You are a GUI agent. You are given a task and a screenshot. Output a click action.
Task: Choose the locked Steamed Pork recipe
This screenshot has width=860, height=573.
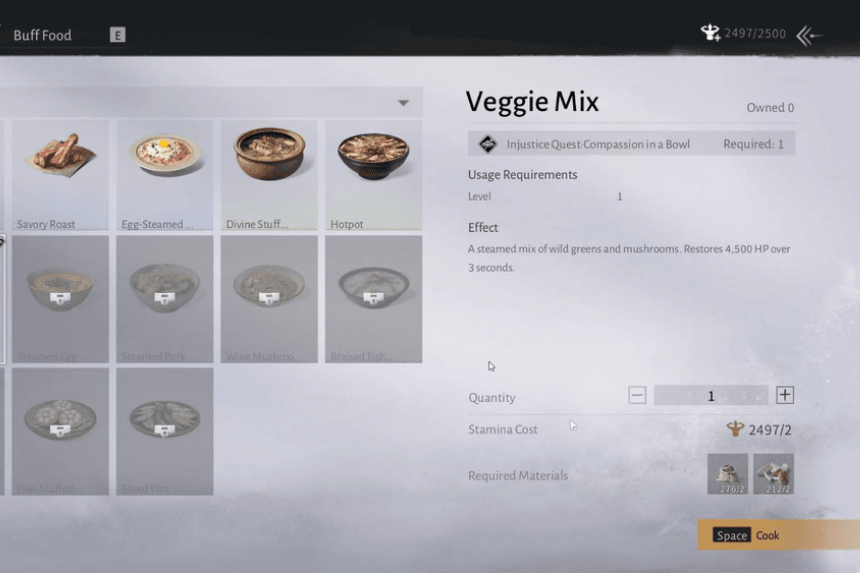pyautogui.click(x=165, y=298)
